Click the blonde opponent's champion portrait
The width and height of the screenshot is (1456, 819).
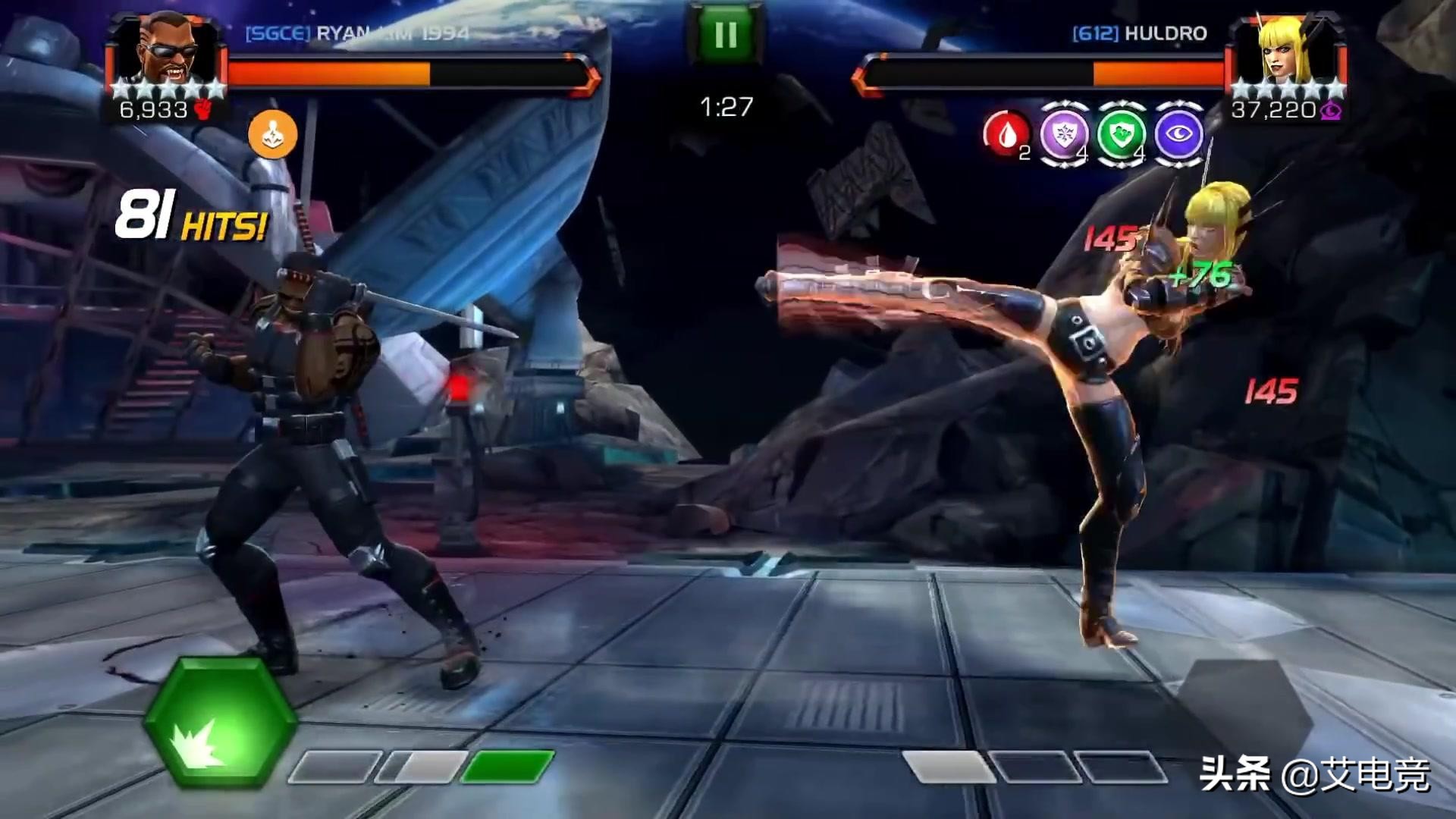click(x=1287, y=50)
